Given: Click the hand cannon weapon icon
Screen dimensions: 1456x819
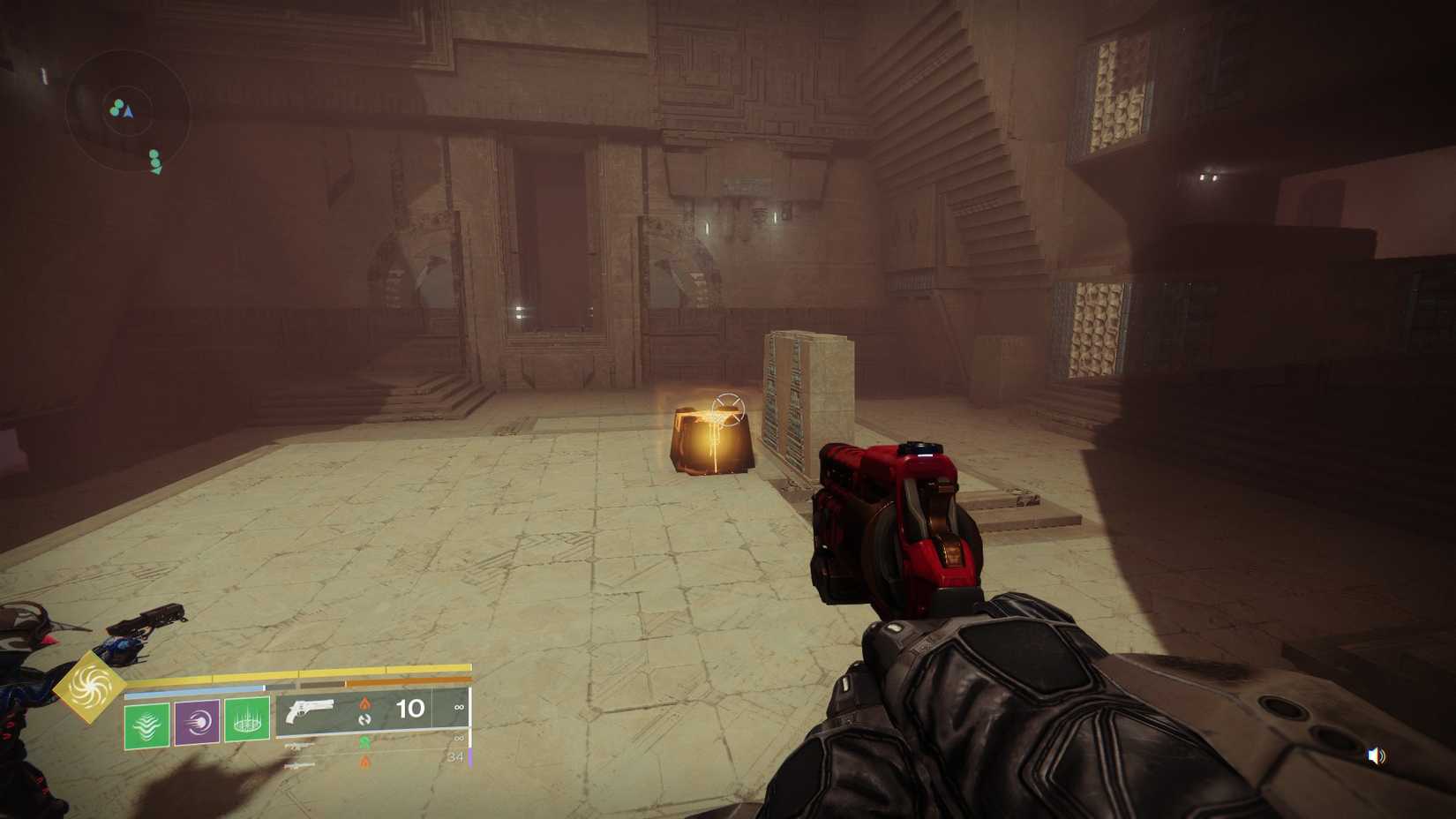Looking at the screenshot, I should click(311, 709).
